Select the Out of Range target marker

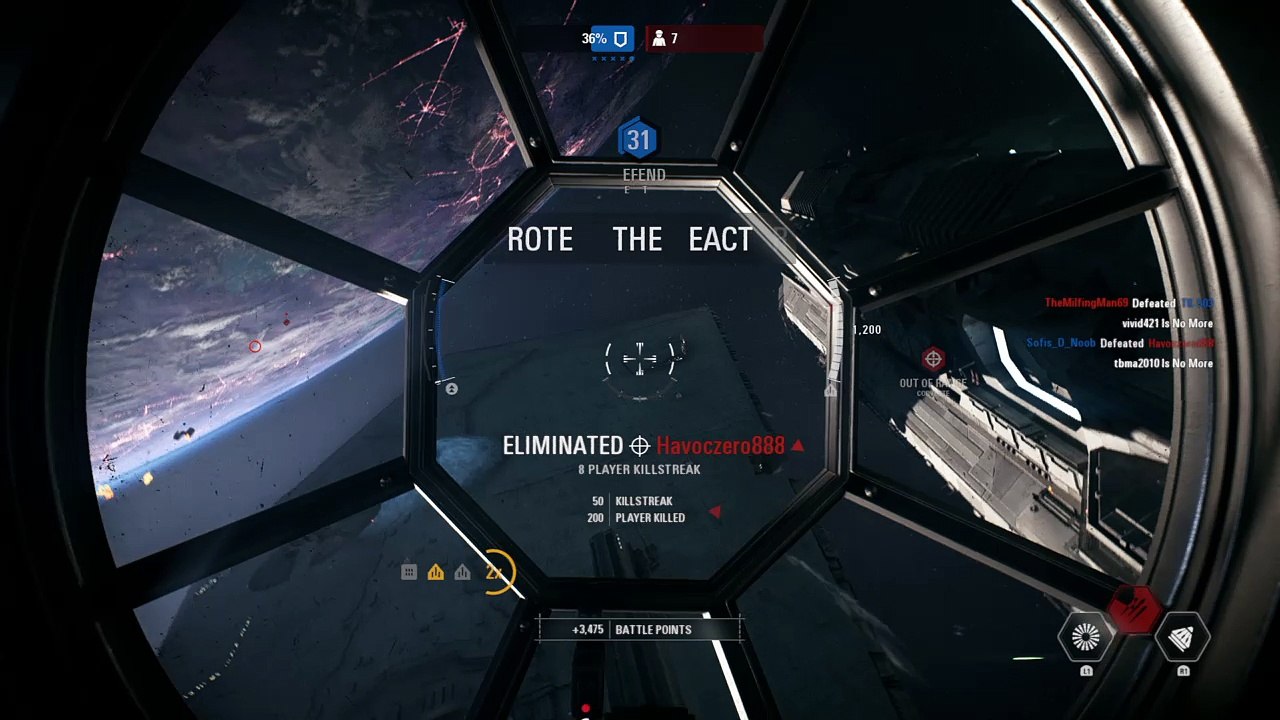(x=933, y=359)
